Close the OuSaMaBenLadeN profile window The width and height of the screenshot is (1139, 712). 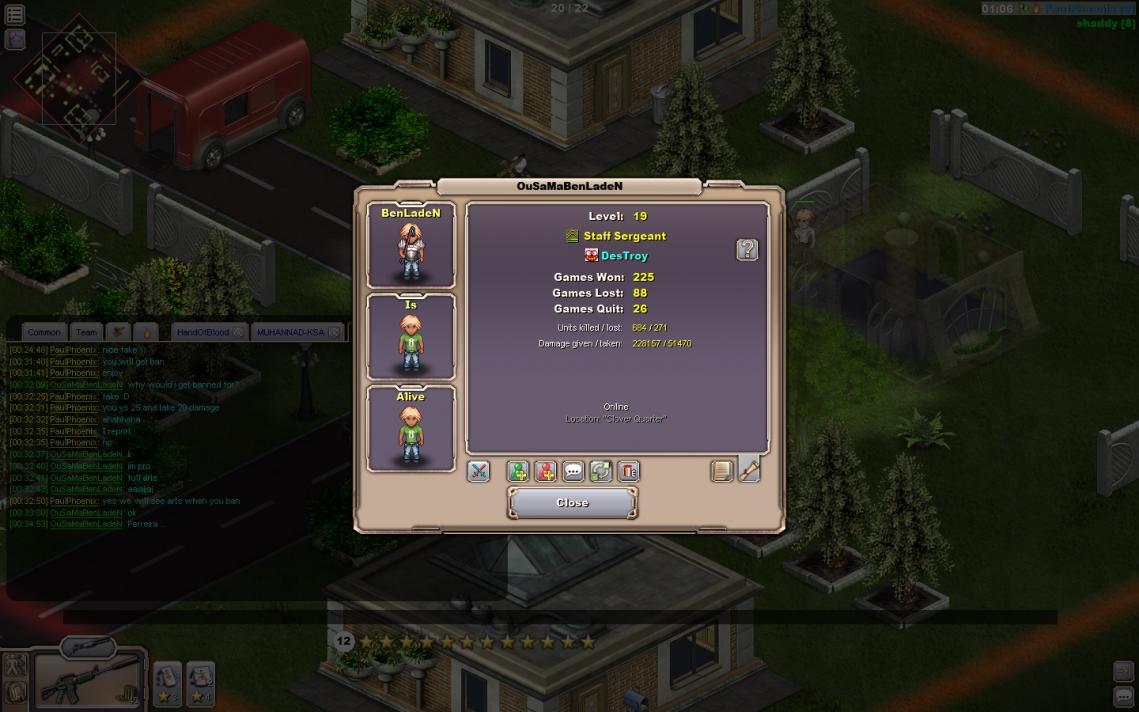click(x=572, y=503)
